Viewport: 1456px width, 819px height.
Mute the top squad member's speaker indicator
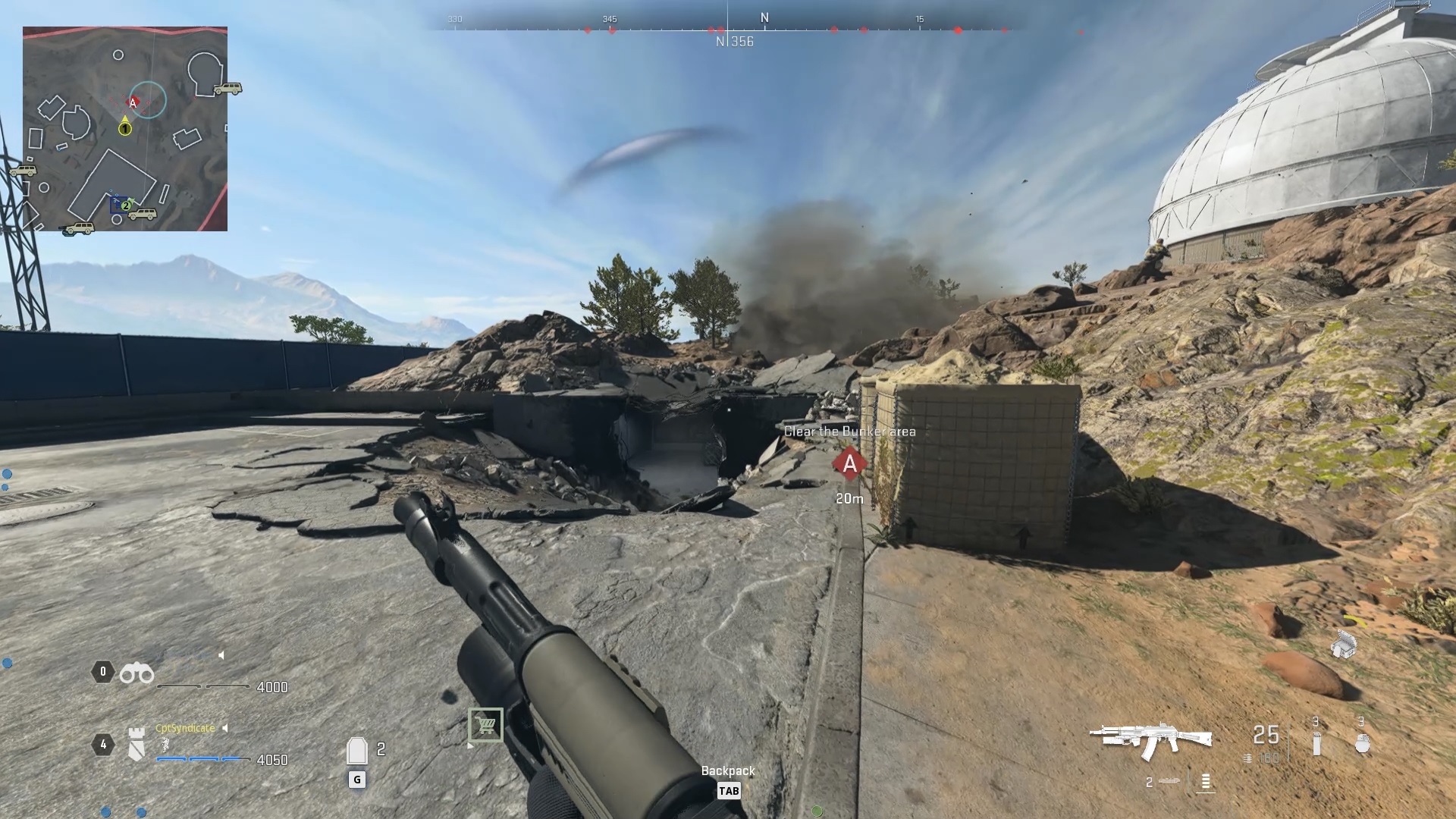[x=221, y=654]
